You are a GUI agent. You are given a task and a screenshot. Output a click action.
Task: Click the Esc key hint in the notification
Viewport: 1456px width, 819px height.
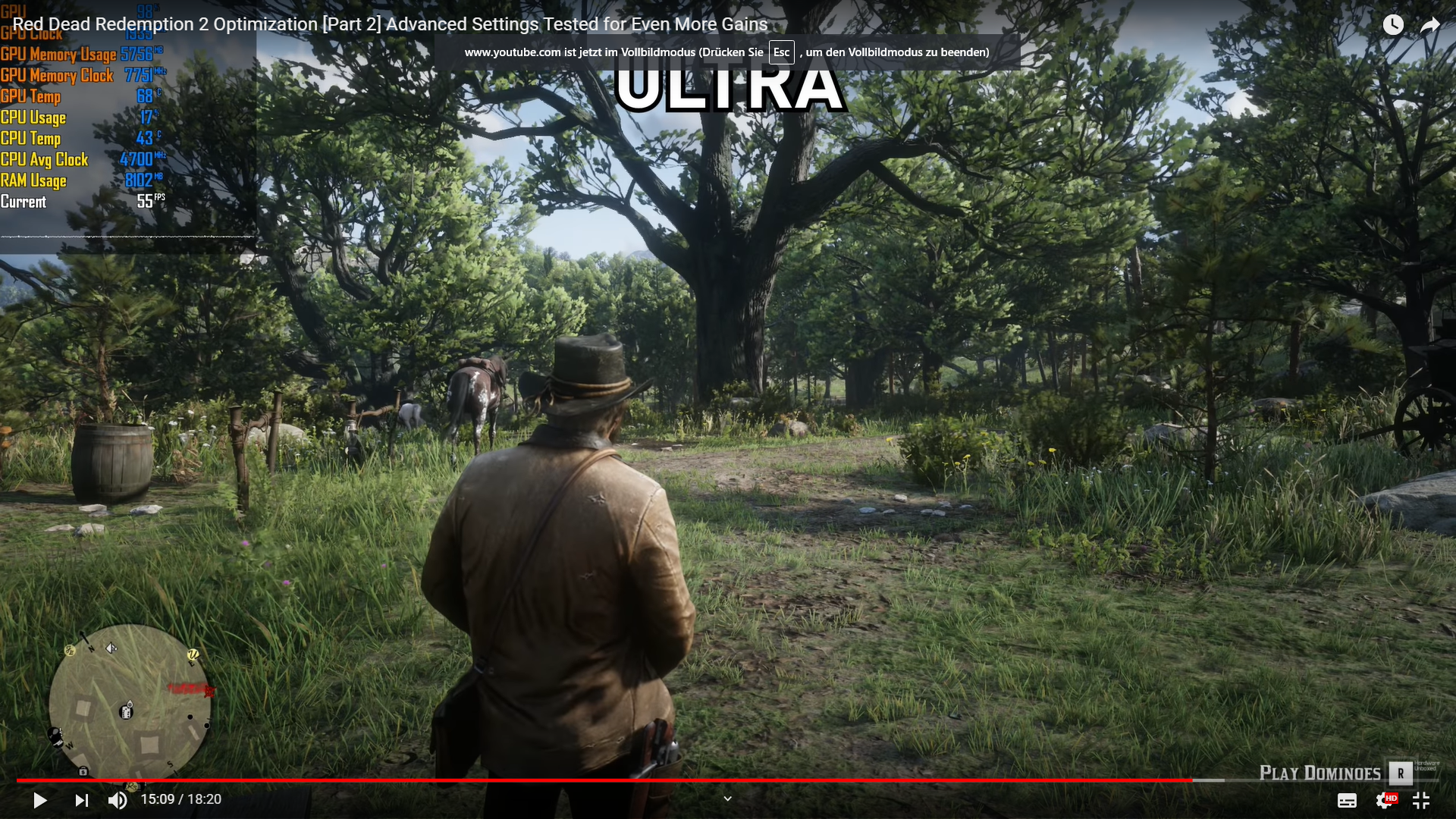point(781,52)
